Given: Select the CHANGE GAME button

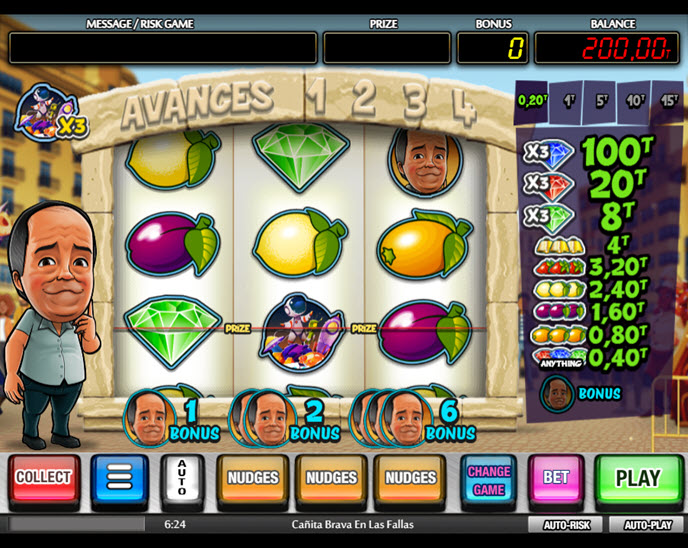Looking at the screenshot, I should pyautogui.click(x=489, y=479).
